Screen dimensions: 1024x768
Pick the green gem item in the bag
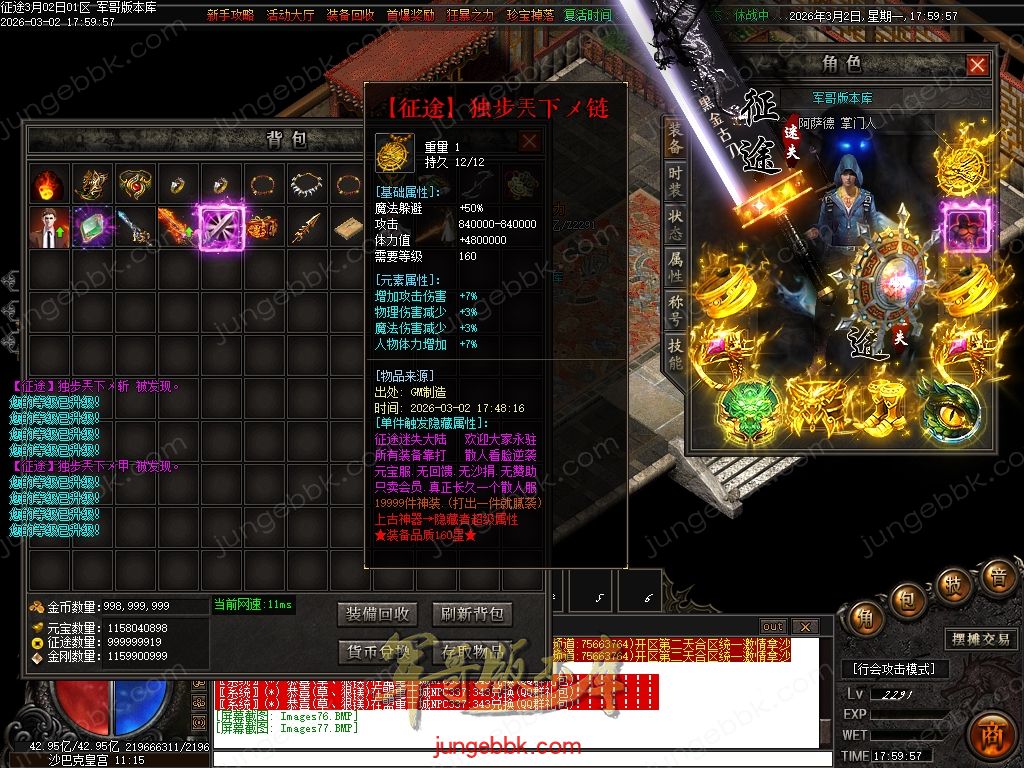pyautogui.click(x=91, y=227)
